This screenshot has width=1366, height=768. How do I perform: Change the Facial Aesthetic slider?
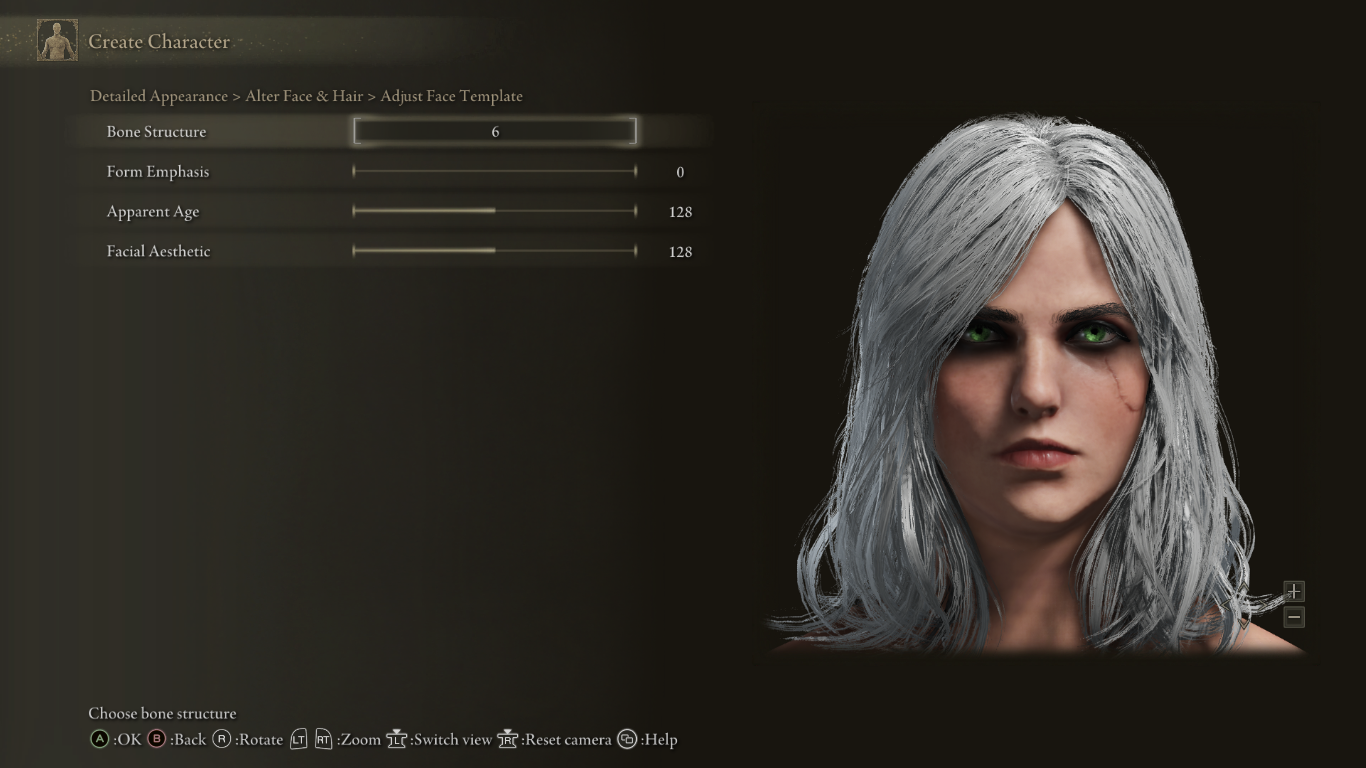point(495,251)
